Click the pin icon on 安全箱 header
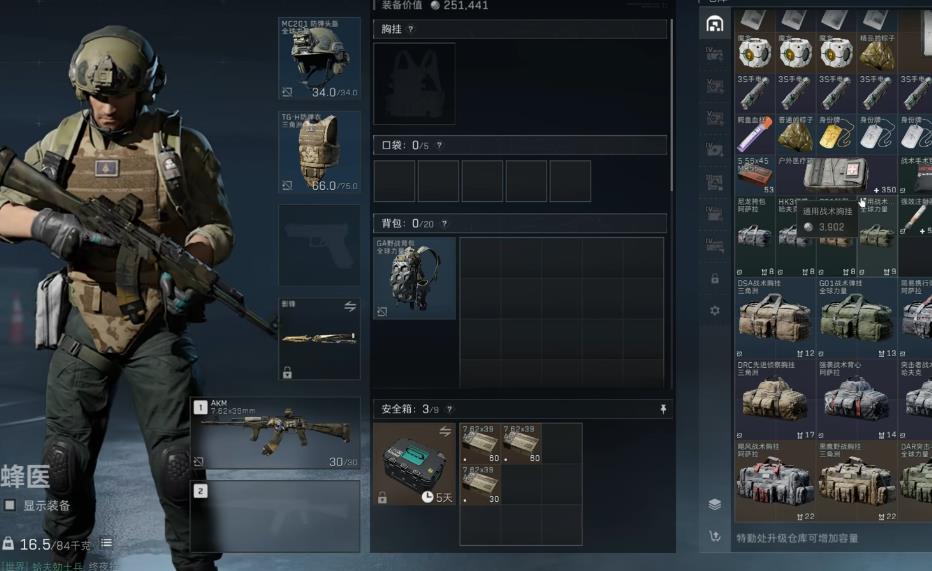Screen dimensions: 932x571 pos(662,410)
